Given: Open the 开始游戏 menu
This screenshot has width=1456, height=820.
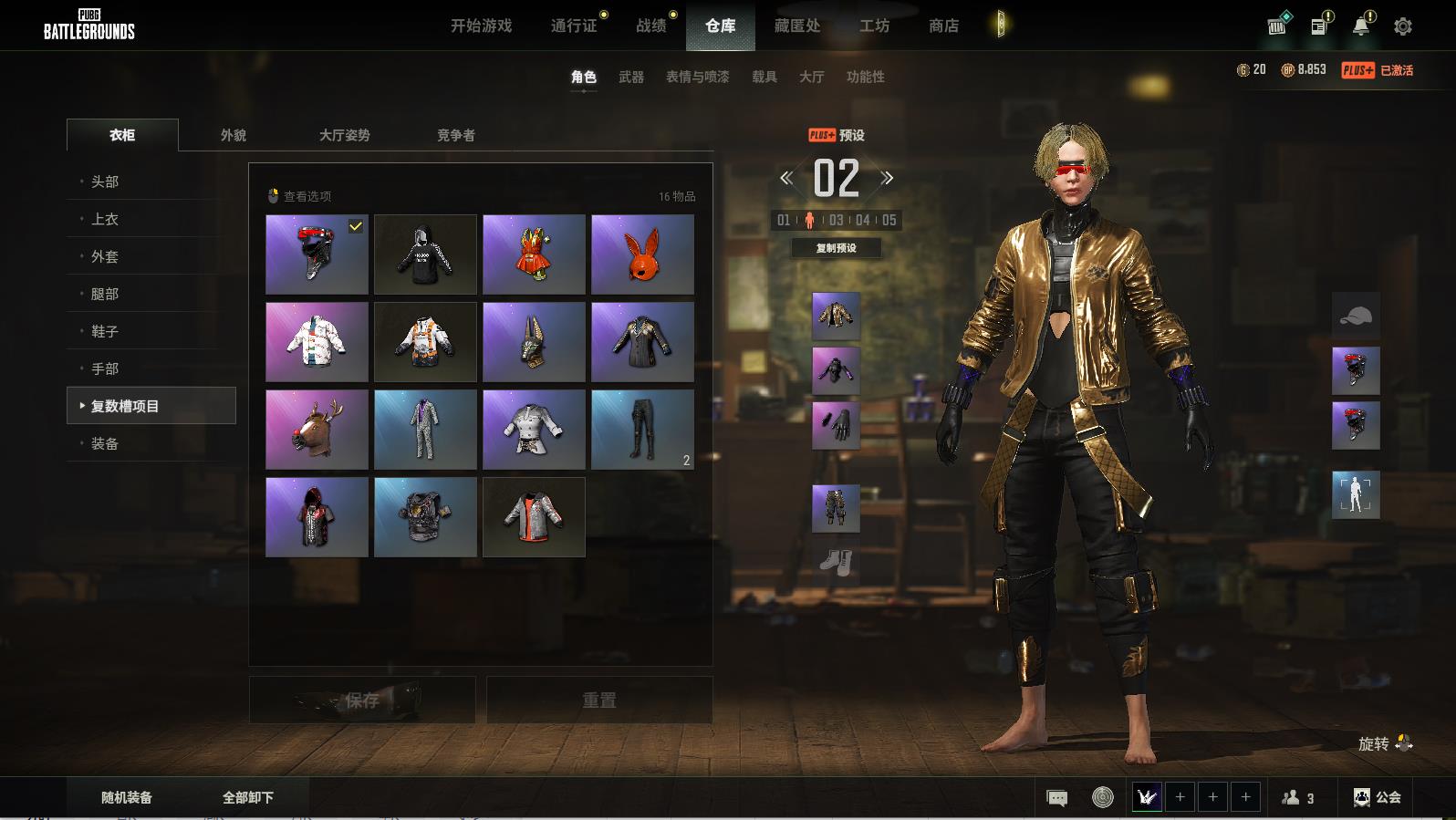Looking at the screenshot, I should [x=481, y=26].
